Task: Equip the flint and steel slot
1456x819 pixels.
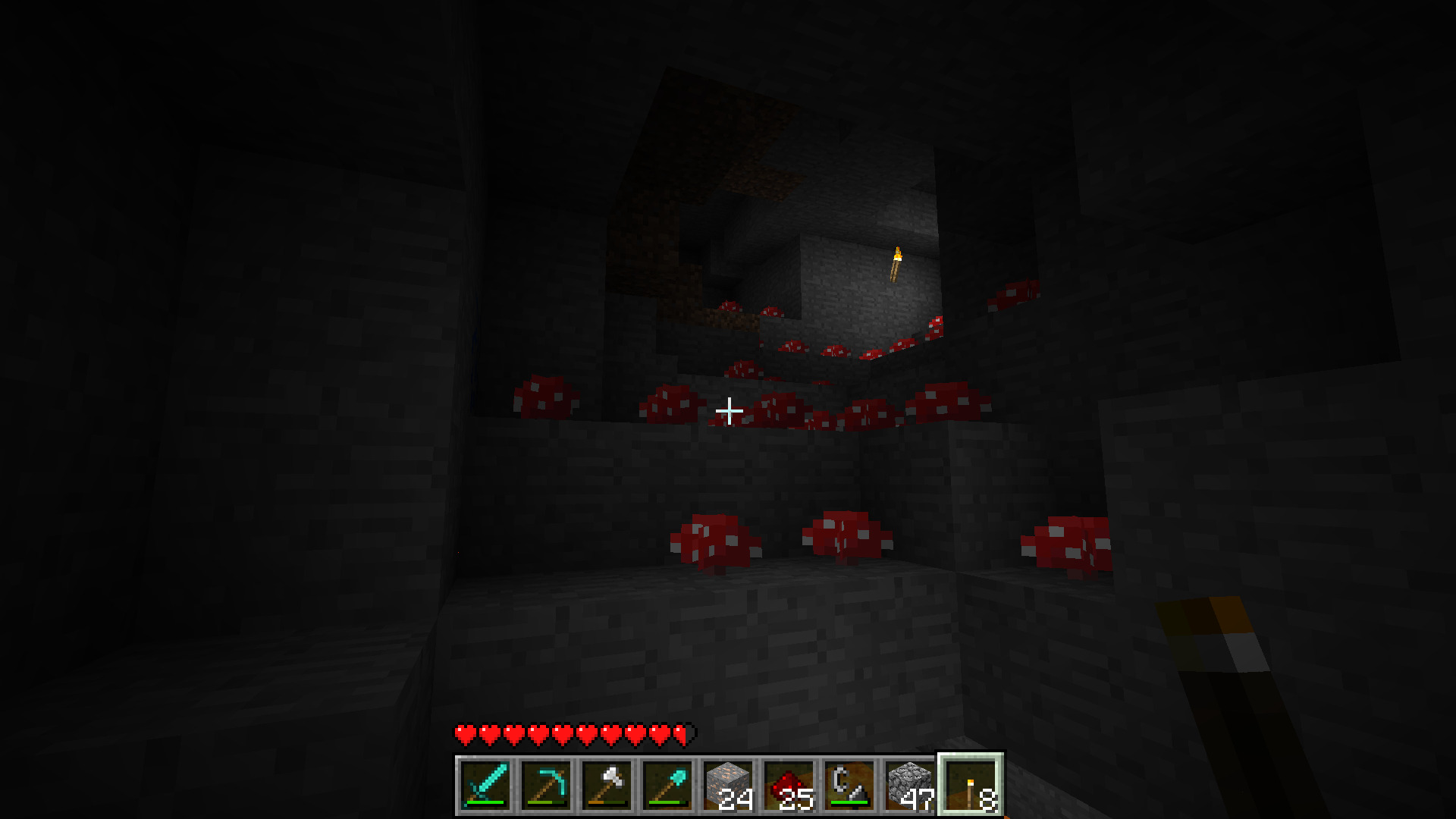Action: pyautogui.click(x=849, y=785)
